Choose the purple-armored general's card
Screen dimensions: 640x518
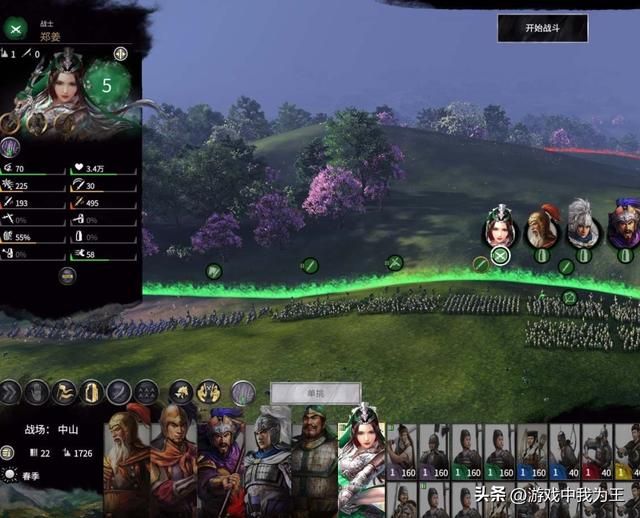(x=223, y=458)
